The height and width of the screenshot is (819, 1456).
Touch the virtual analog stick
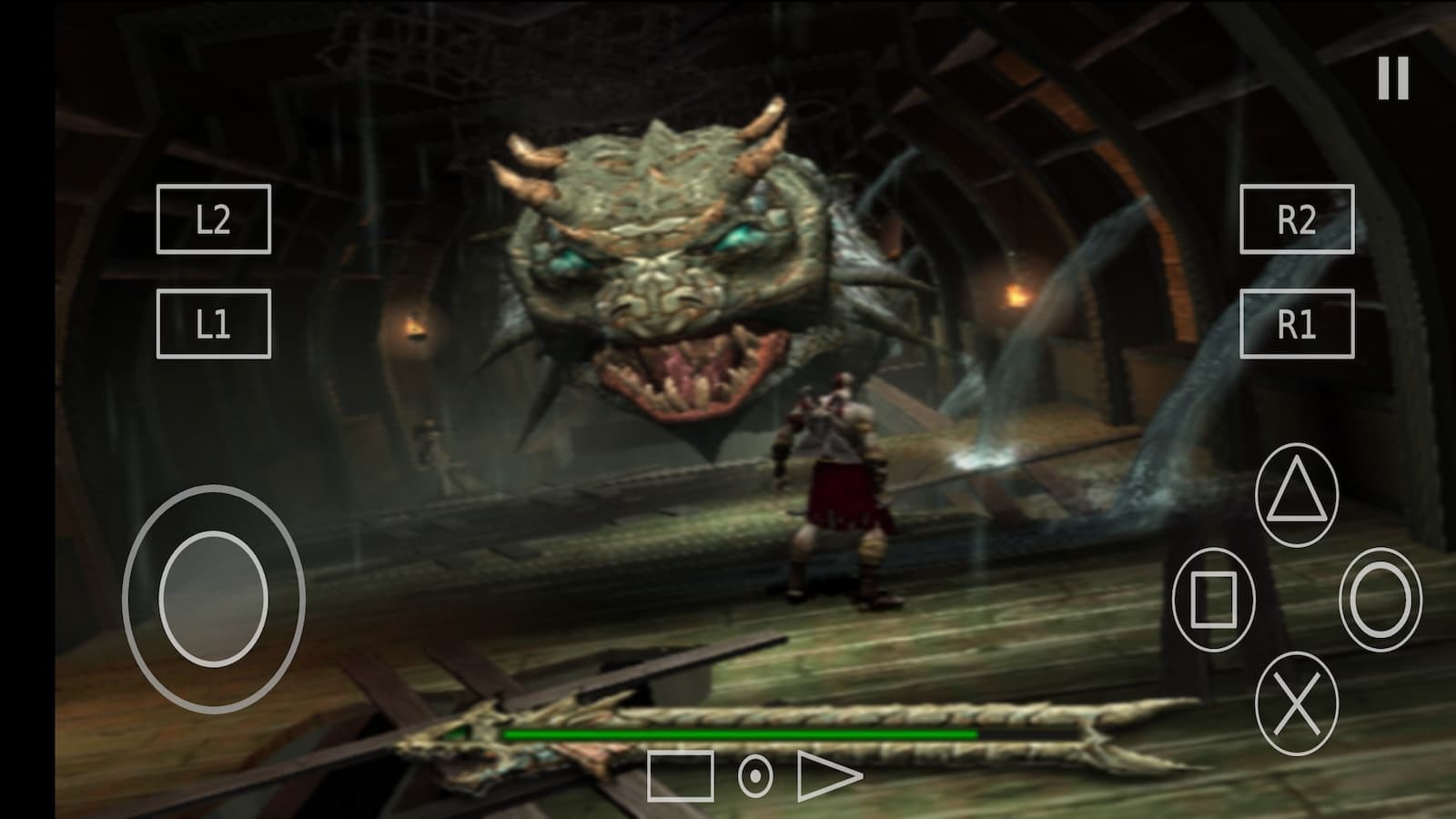(x=214, y=600)
